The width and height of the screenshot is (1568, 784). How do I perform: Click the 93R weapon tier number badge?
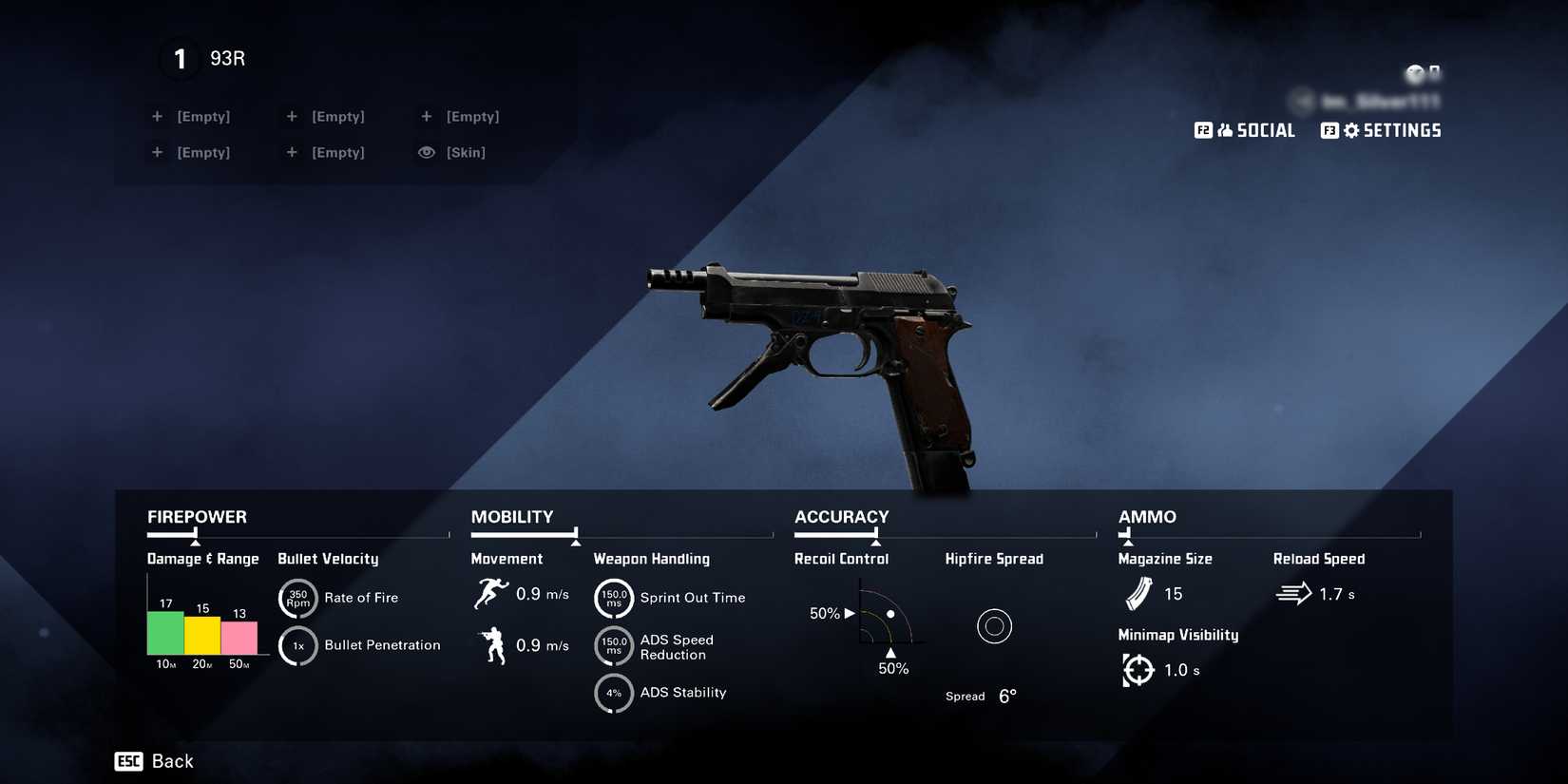pos(179,59)
